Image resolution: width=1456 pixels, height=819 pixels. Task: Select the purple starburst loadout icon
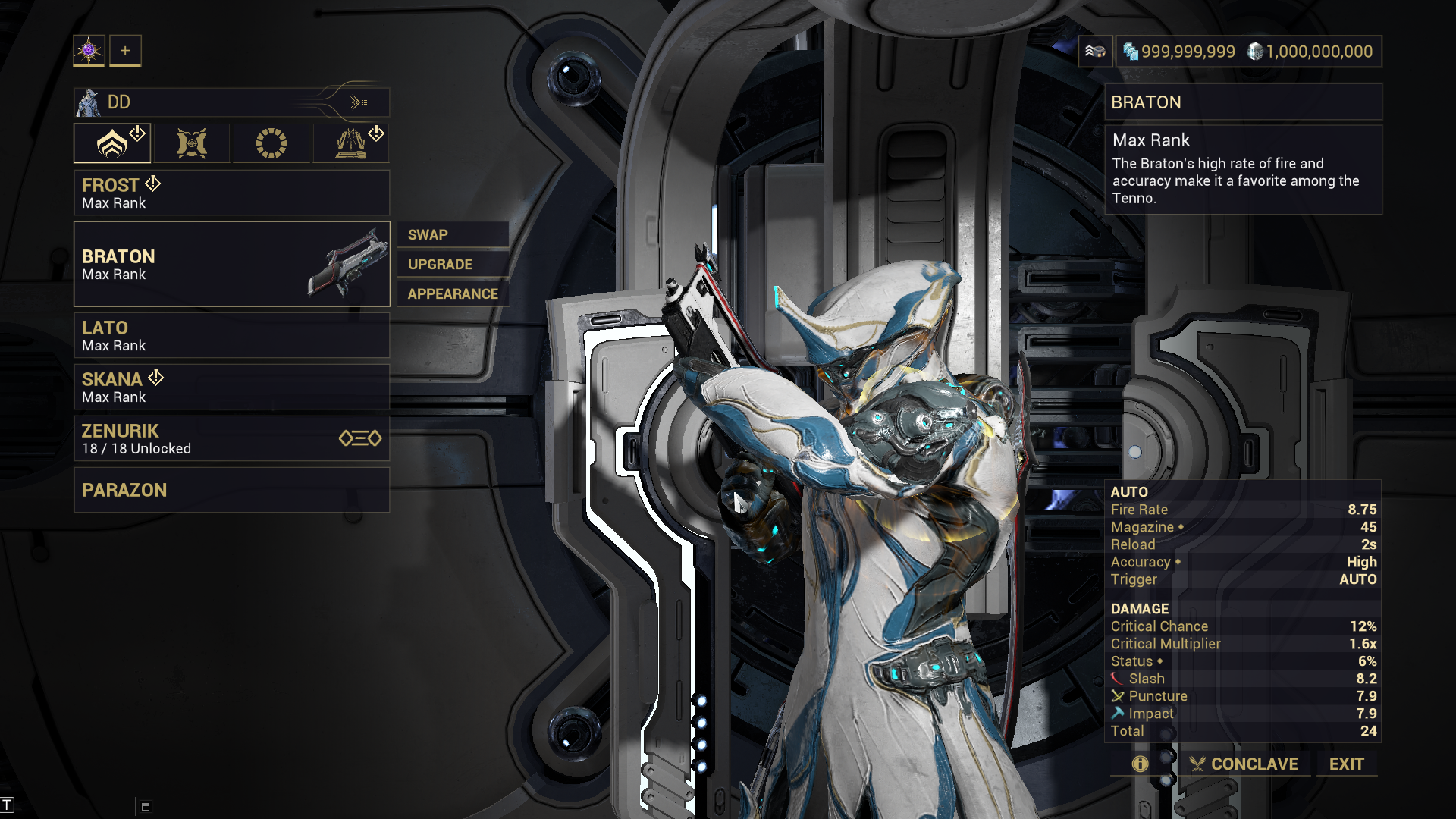pyautogui.click(x=89, y=51)
